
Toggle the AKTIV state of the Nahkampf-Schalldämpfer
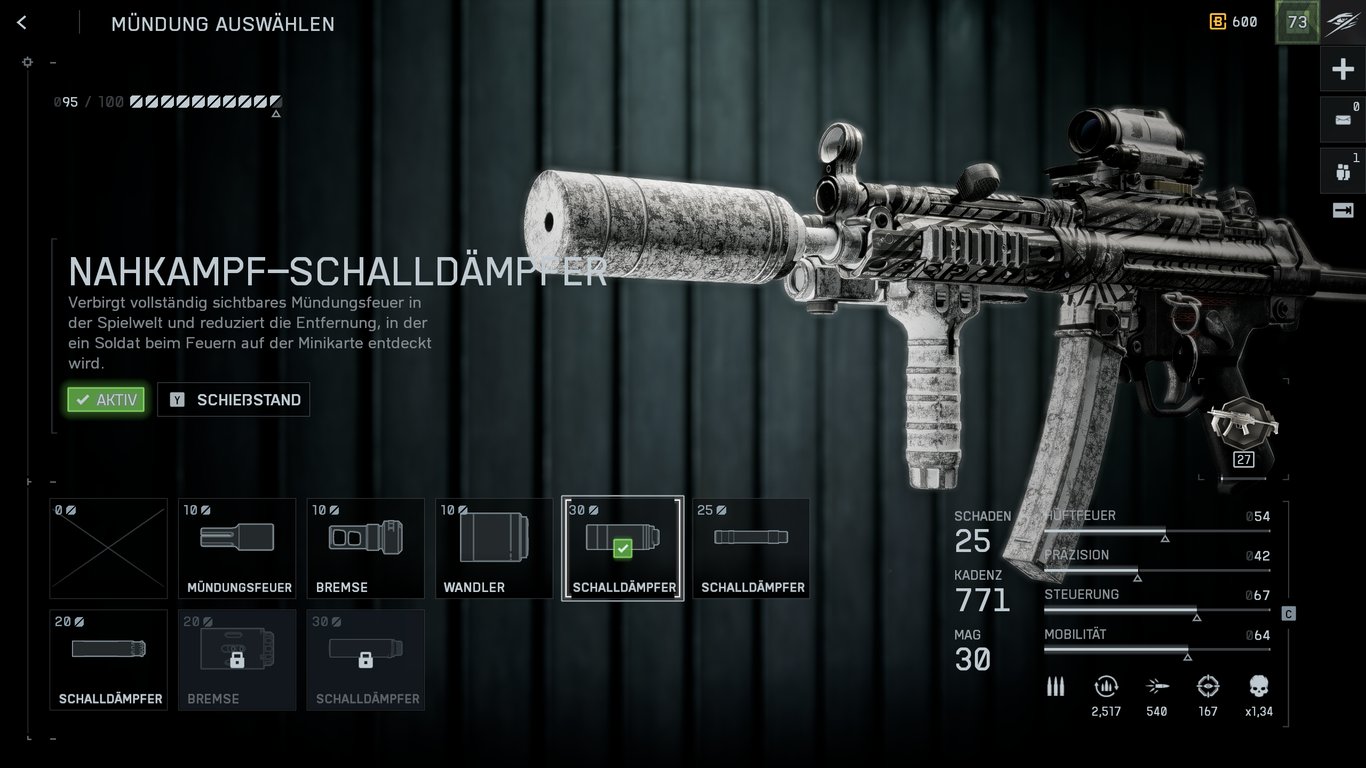click(x=105, y=399)
